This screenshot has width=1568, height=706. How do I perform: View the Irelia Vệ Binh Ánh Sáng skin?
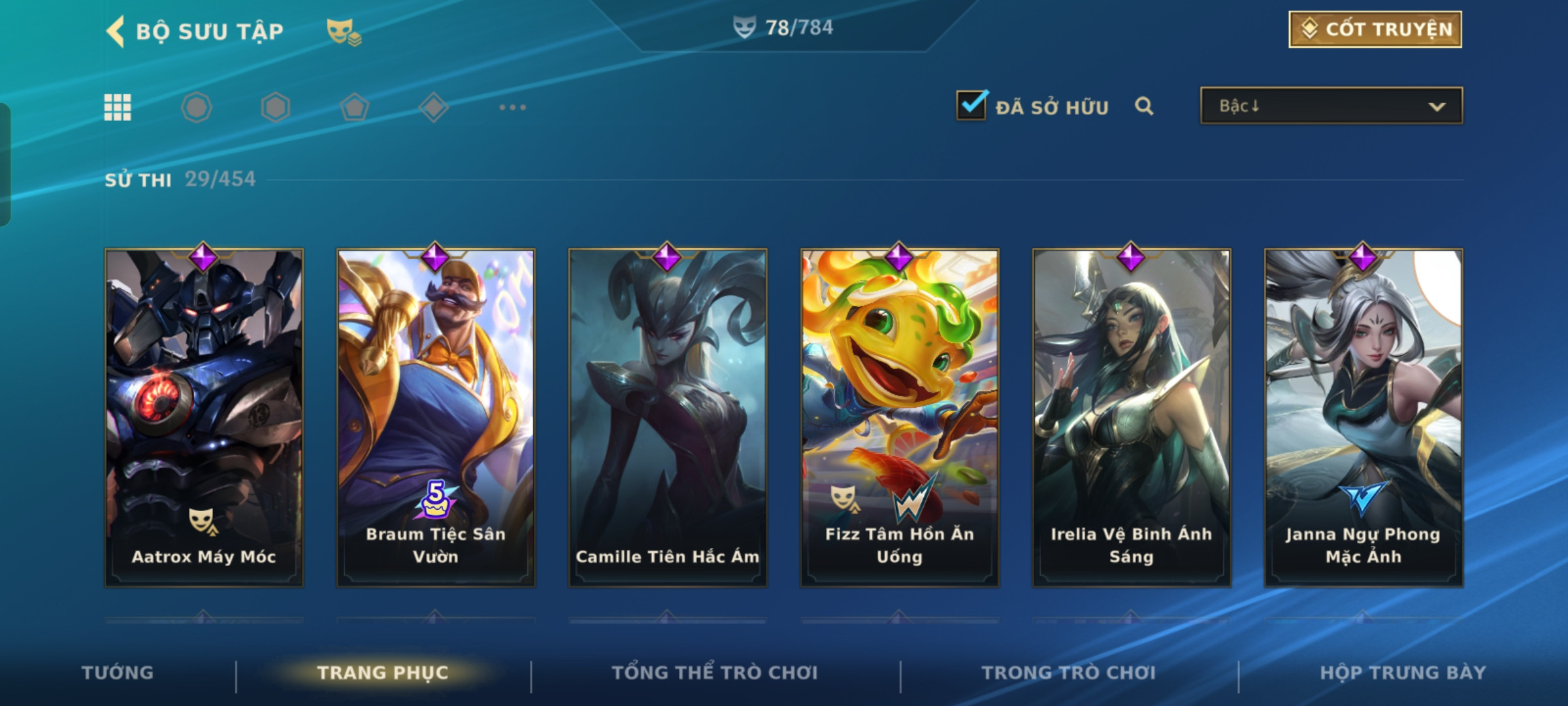(x=1132, y=417)
